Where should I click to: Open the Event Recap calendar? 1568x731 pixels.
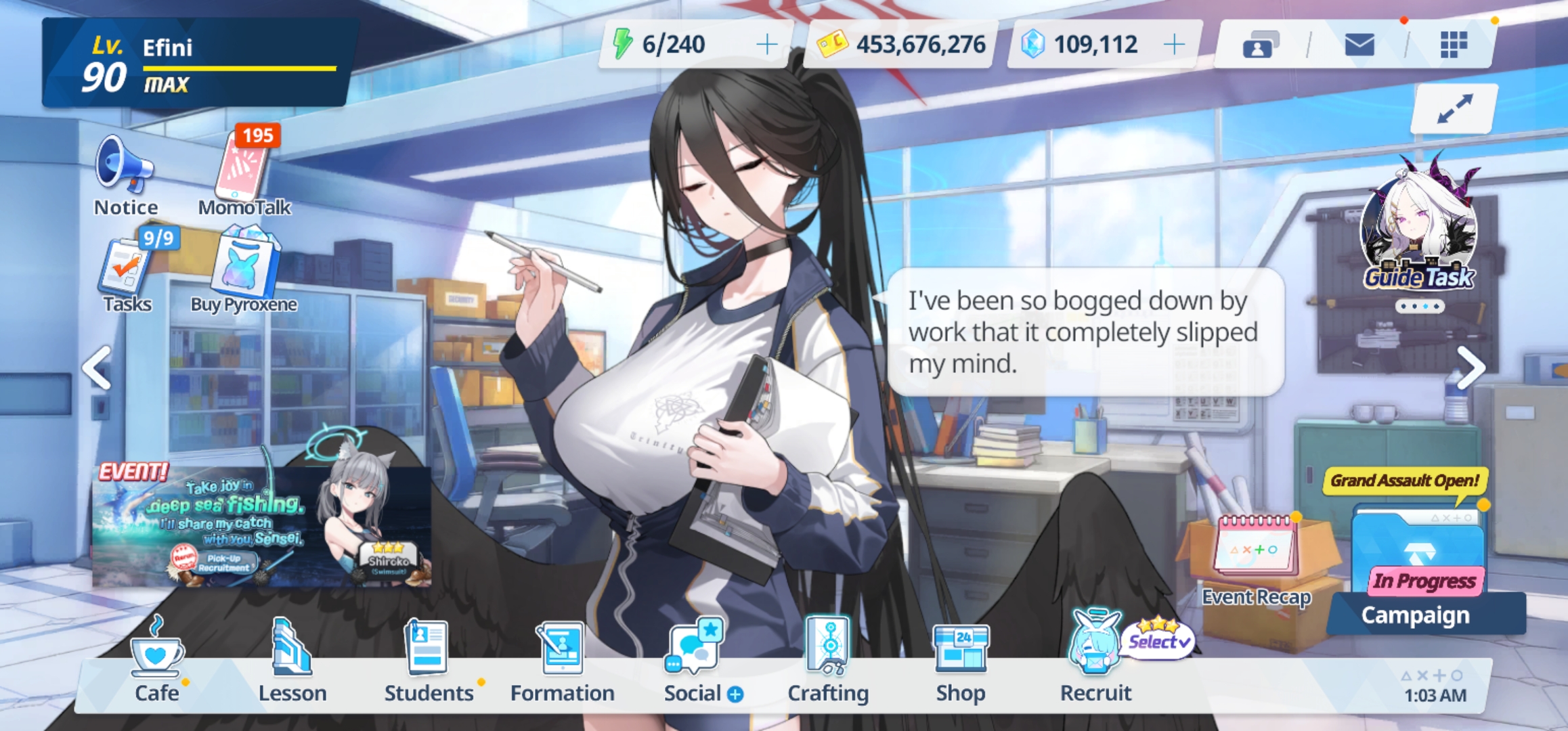1257,555
